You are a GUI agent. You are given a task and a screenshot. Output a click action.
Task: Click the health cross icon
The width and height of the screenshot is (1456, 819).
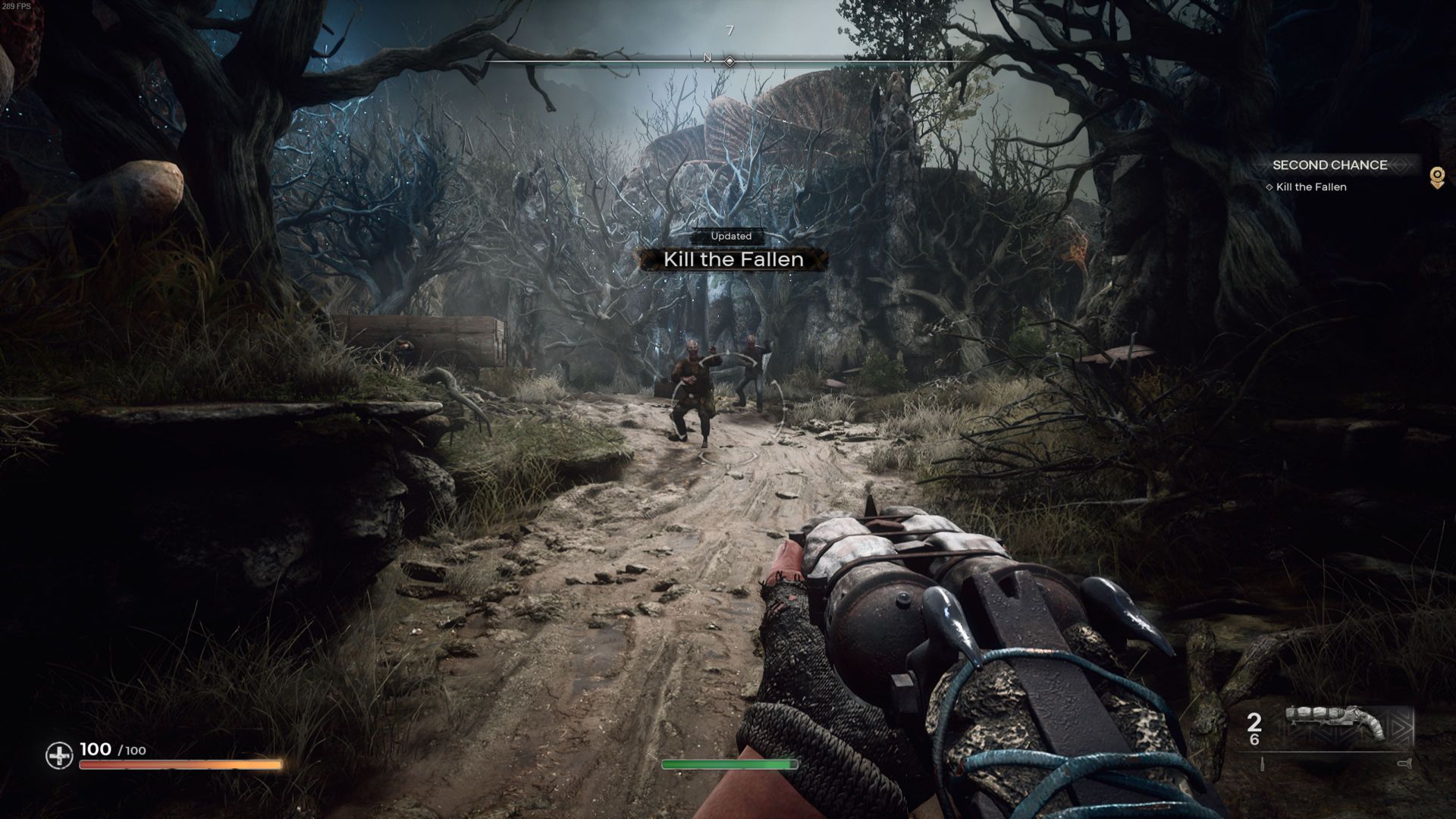pos(59,755)
